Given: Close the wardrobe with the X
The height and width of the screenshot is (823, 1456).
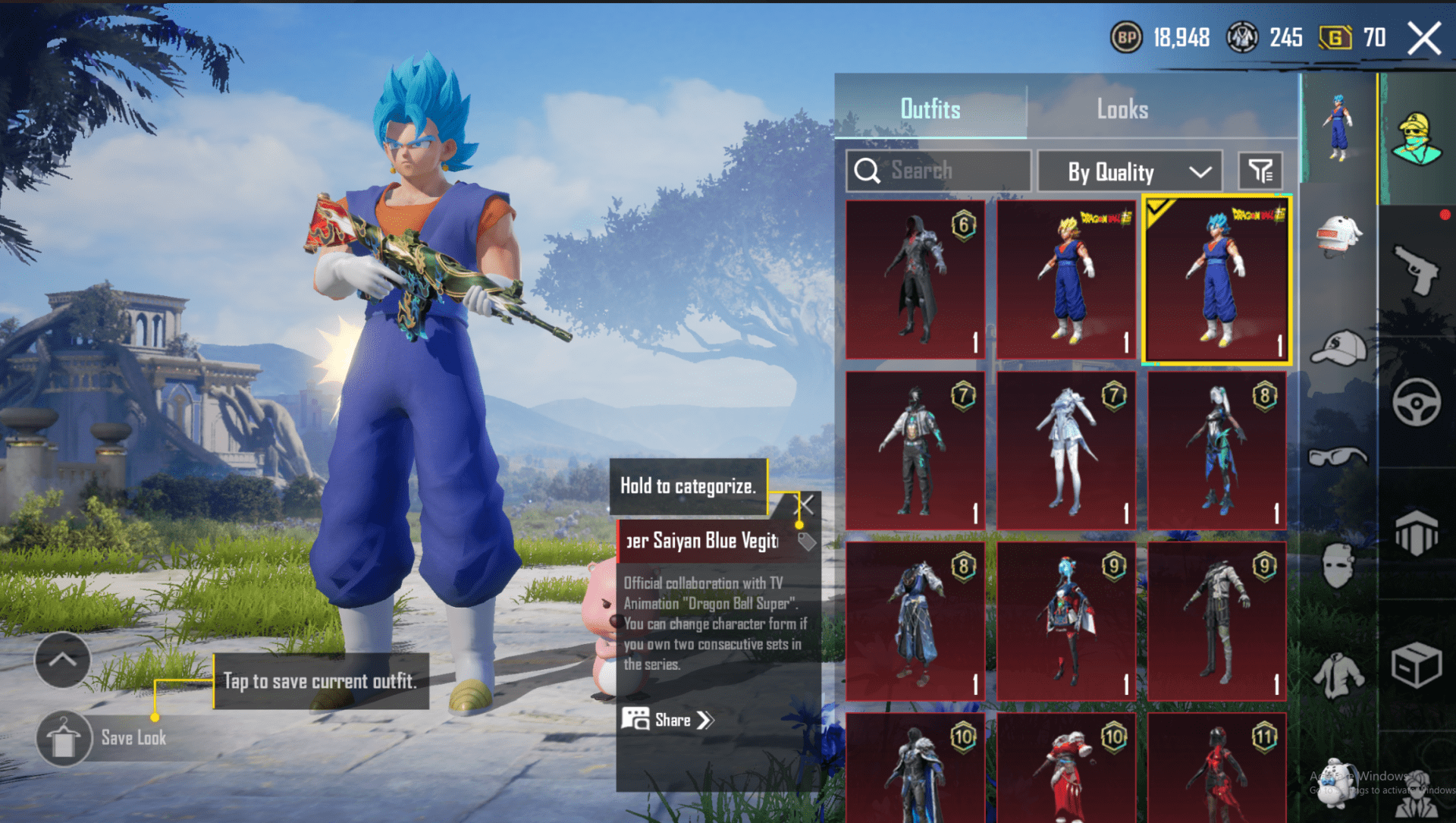Looking at the screenshot, I should click(1424, 38).
